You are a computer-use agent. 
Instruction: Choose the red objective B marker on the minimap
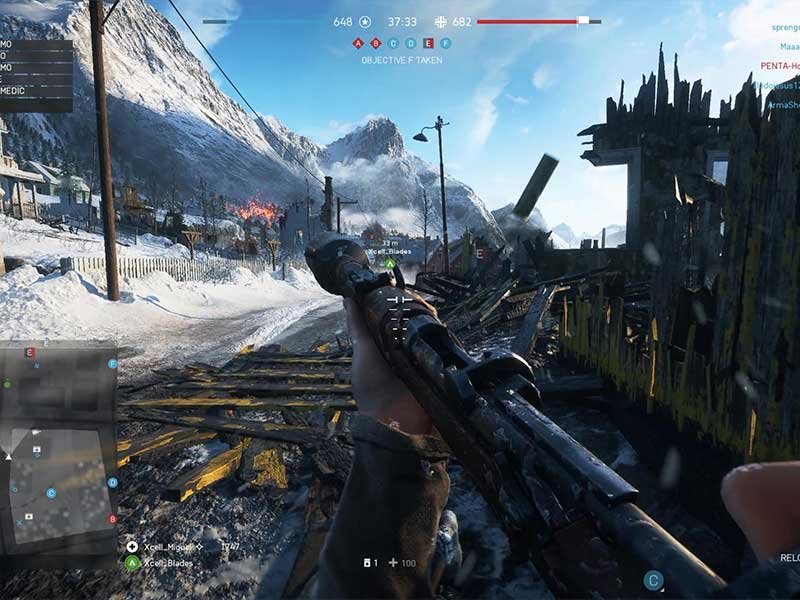pos(112,519)
